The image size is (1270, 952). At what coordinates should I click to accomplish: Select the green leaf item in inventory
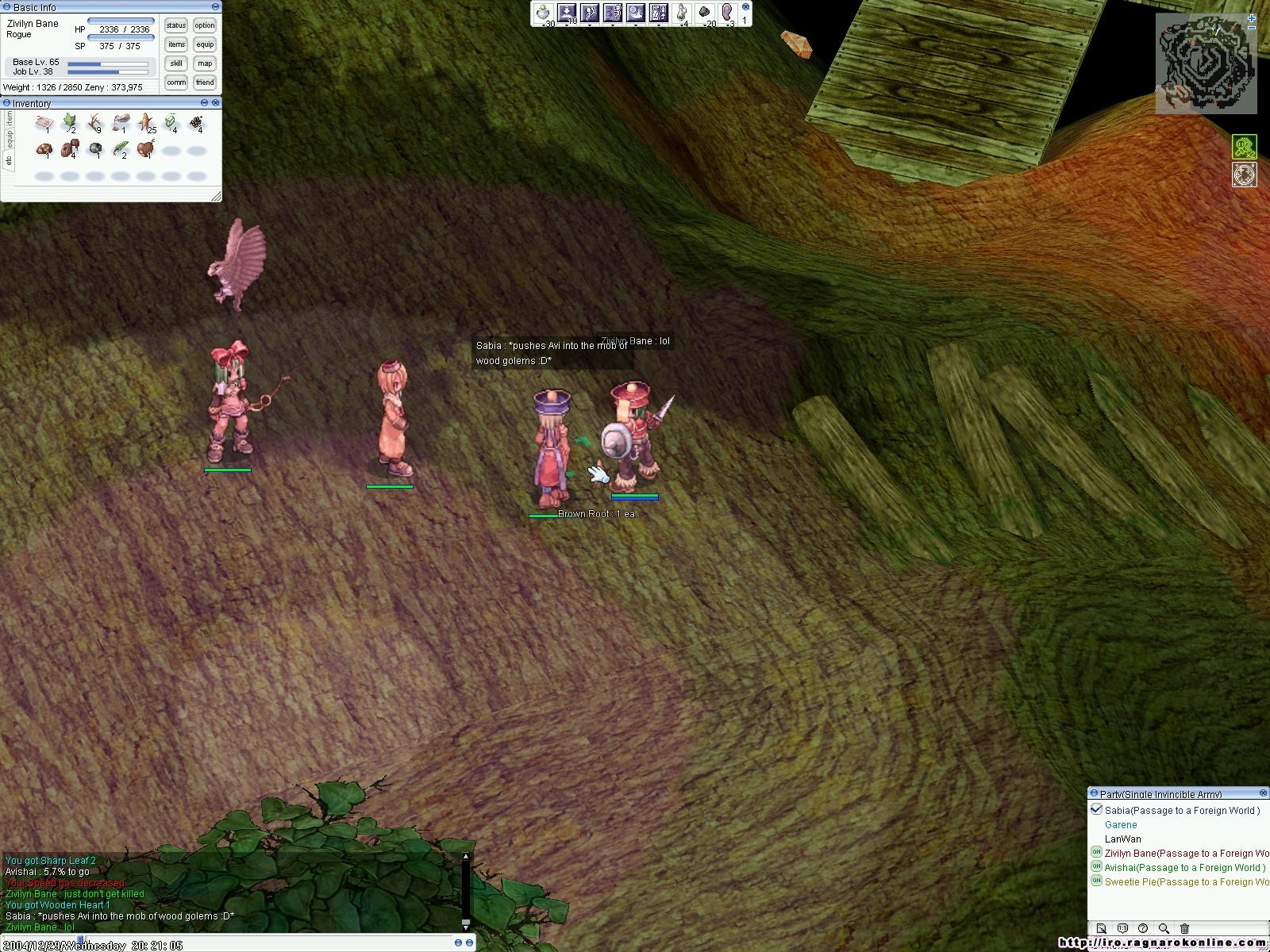point(69,122)
